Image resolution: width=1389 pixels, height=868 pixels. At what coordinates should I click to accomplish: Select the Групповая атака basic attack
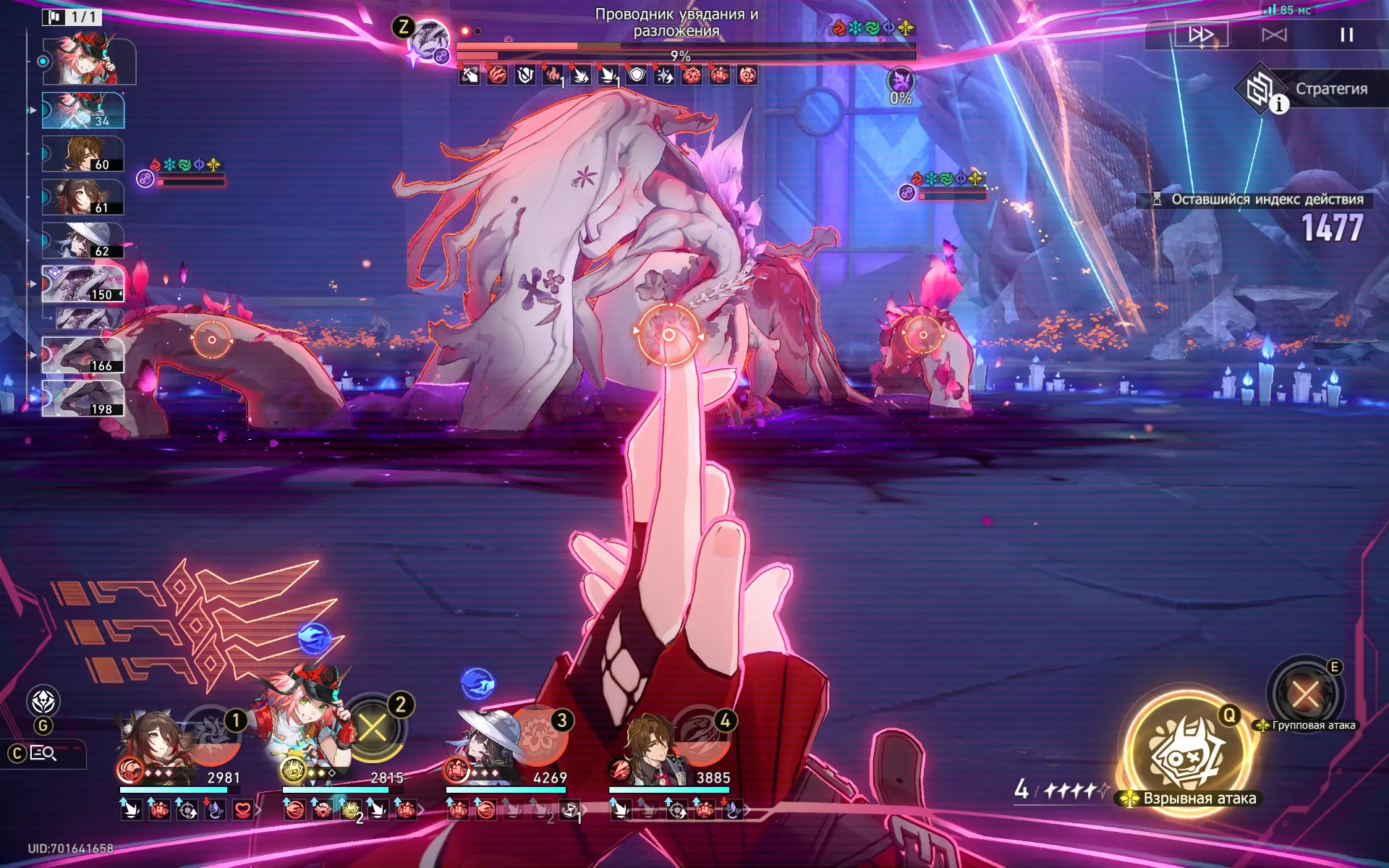pyautogui.click(x=1306, y=694)
